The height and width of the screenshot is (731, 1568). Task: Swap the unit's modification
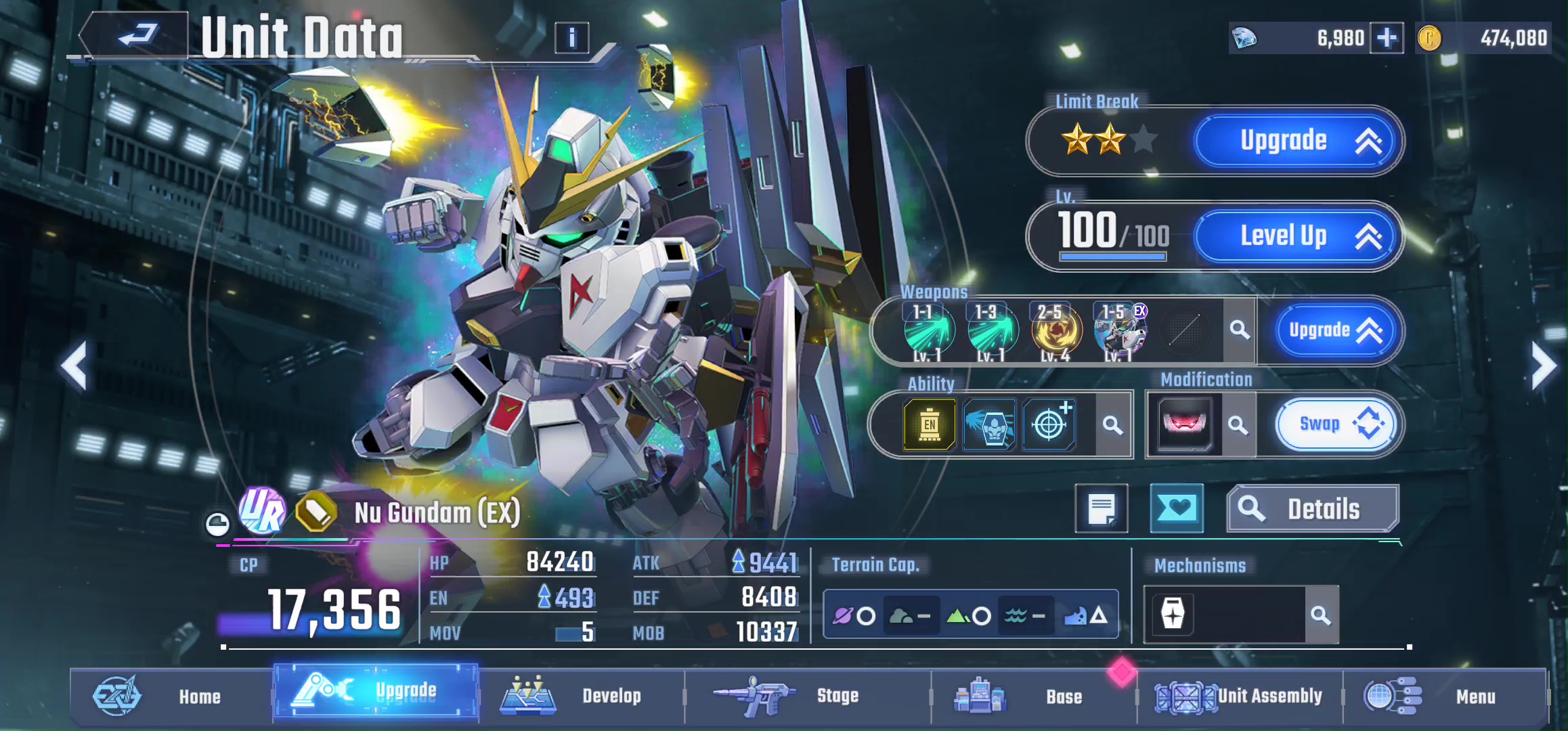1334,424
